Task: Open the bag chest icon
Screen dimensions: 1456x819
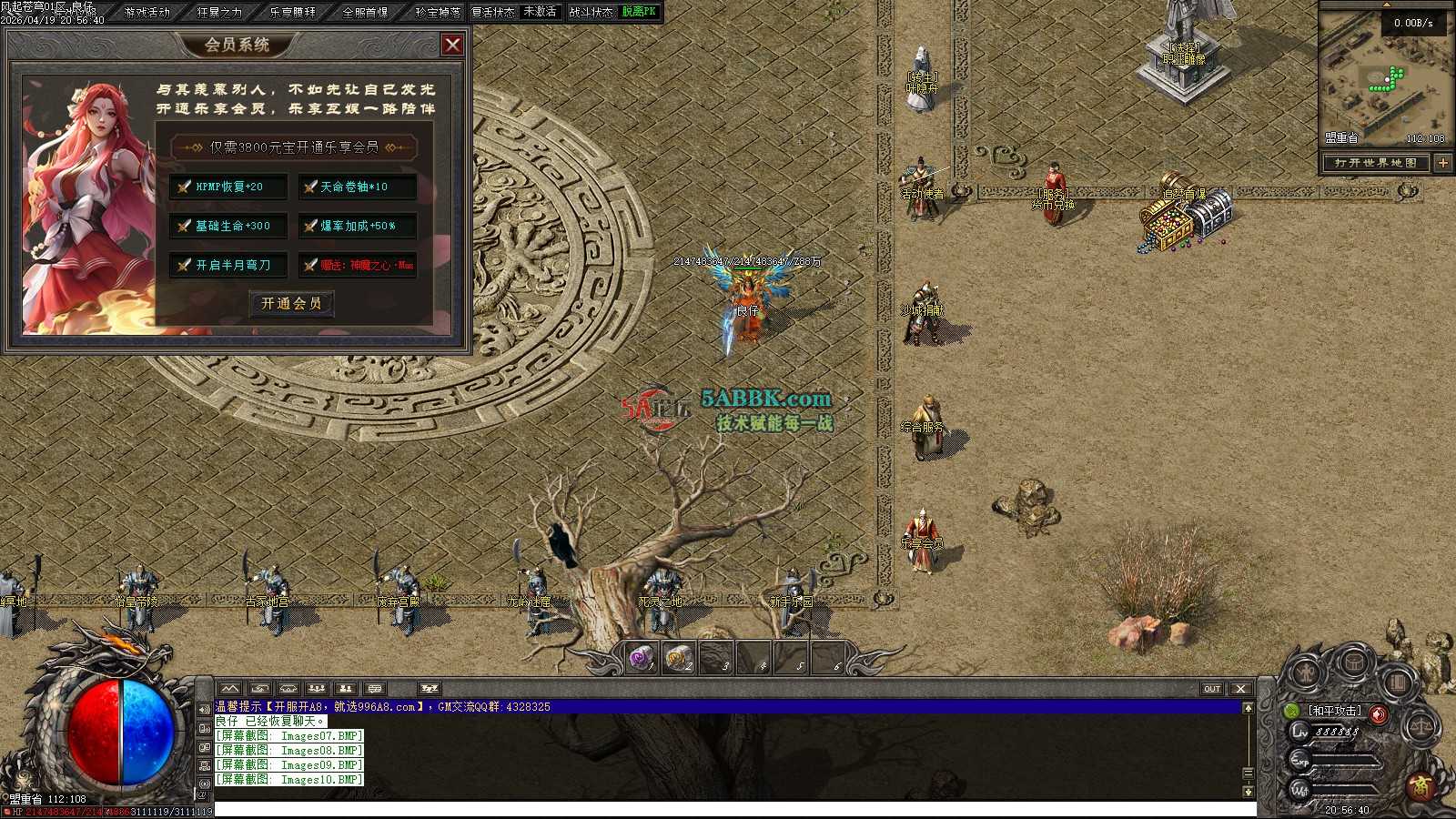Action: click(1353, 662)
